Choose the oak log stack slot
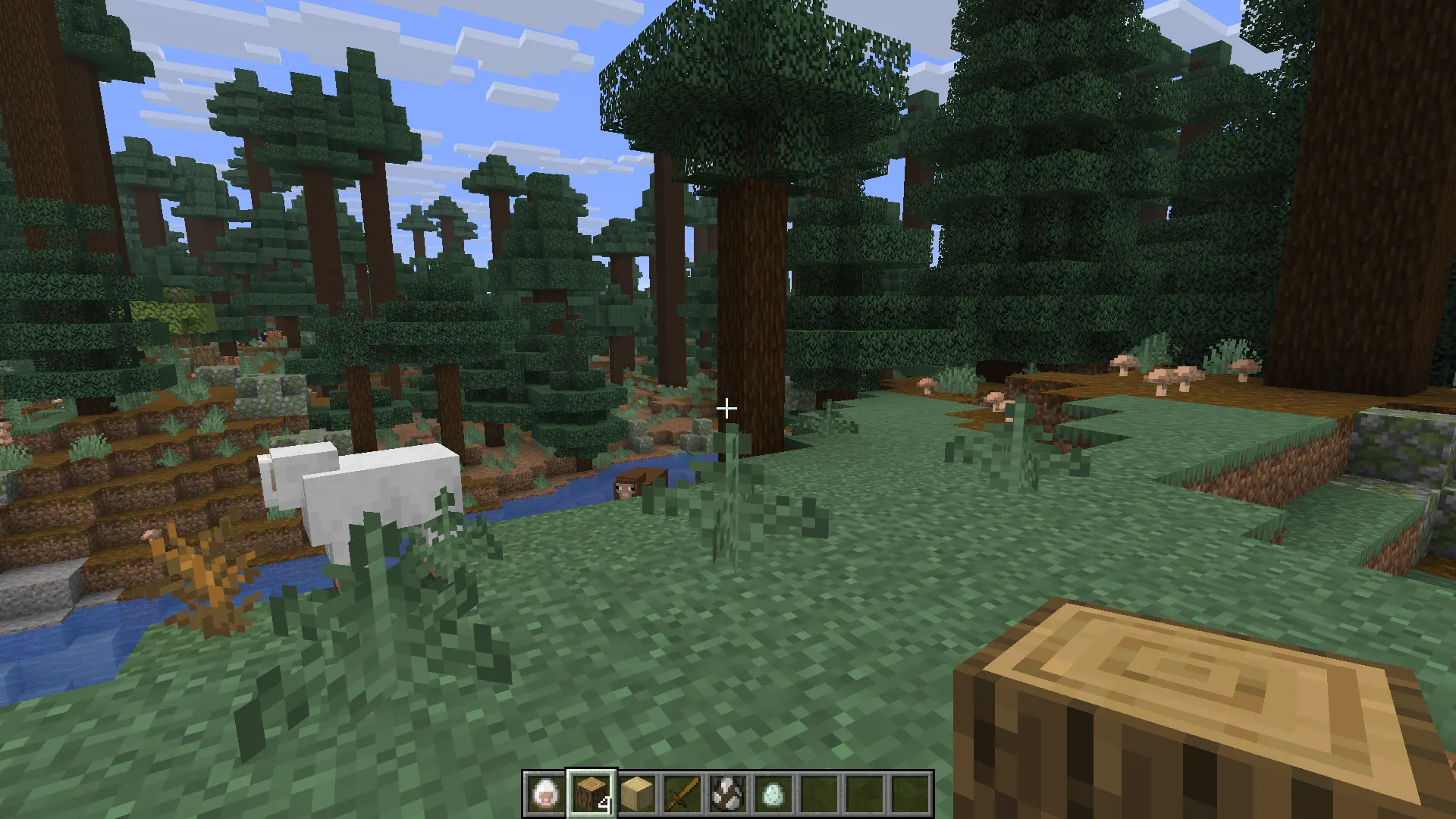This screenshot has width=1456, height=819. (x=591, y=794)
